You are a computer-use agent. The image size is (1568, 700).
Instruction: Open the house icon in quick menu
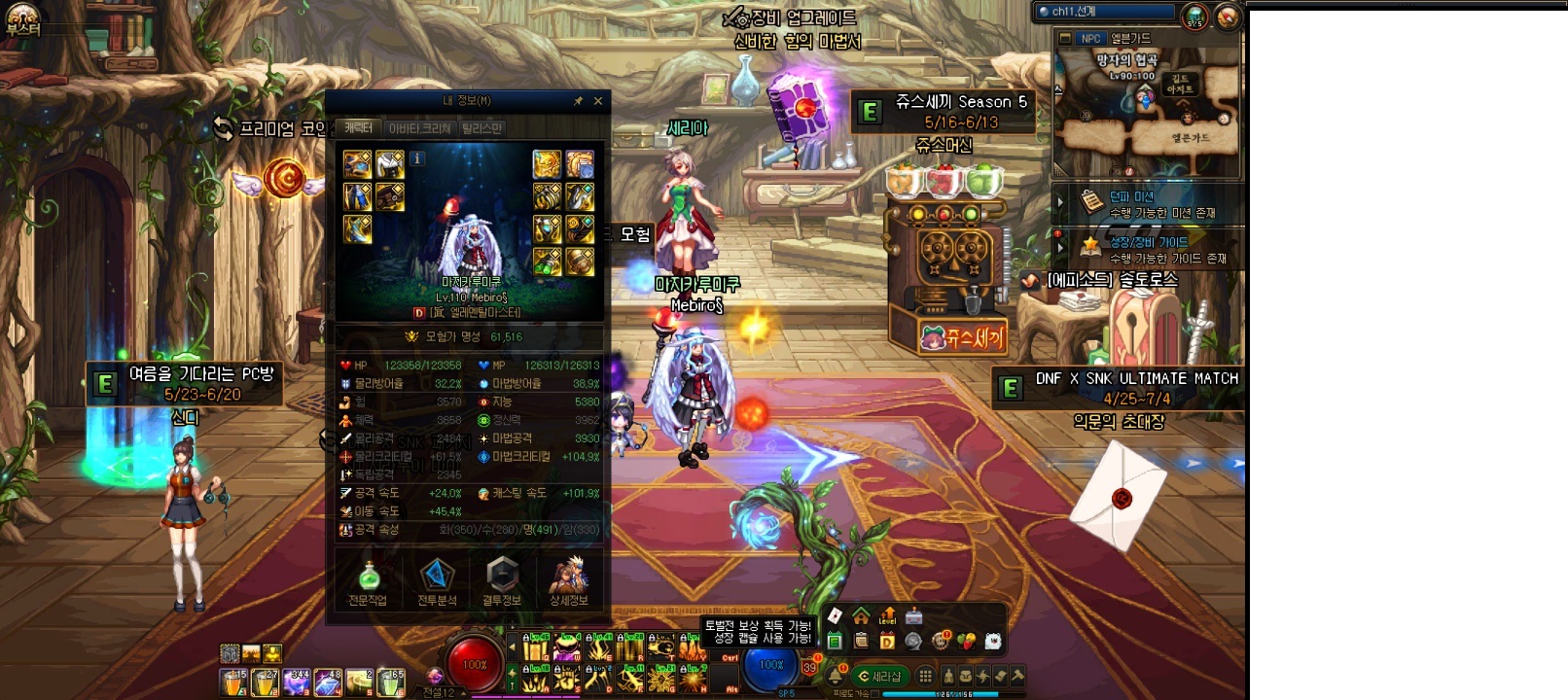point(861,616)
